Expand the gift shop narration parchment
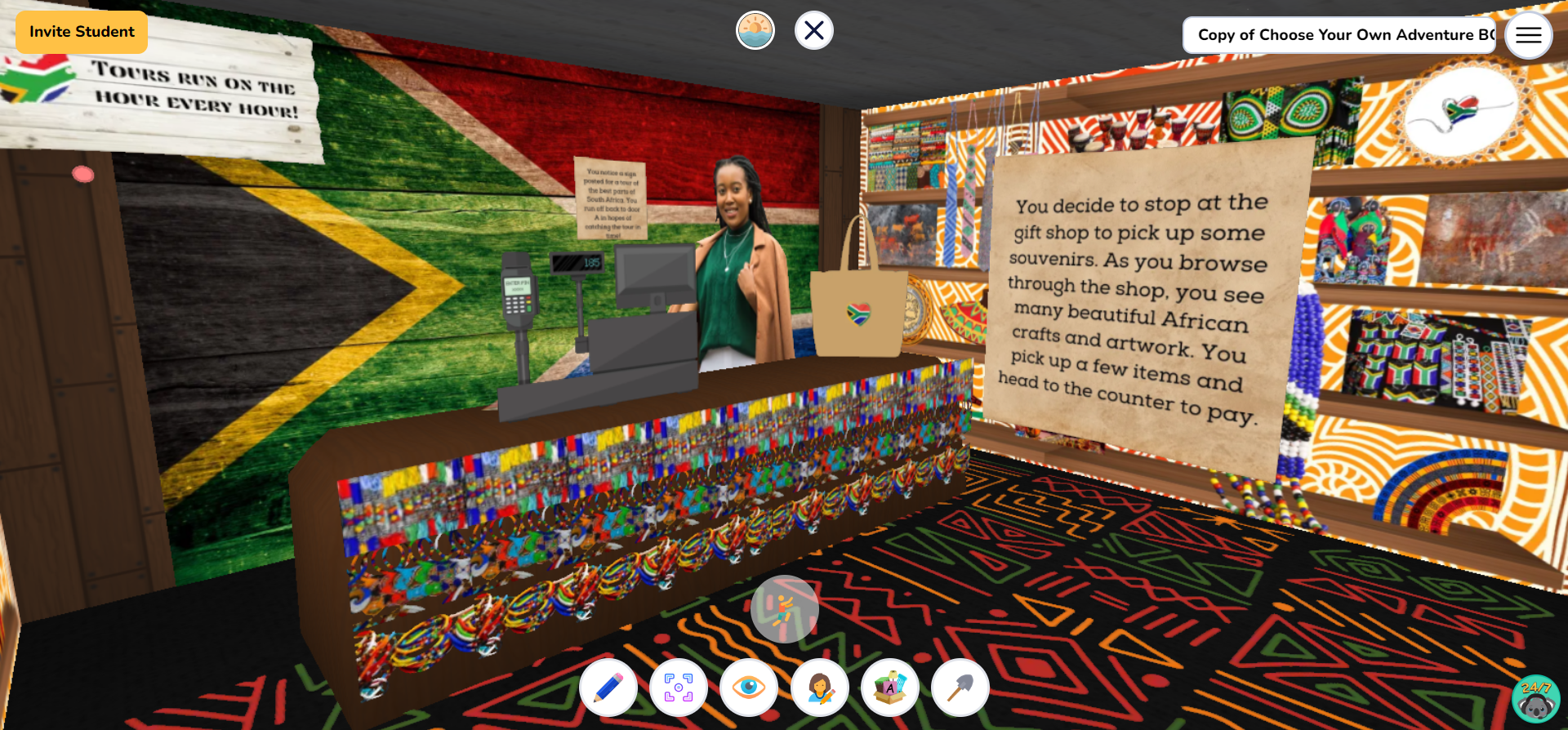The height and width of the screenshot is (730, 1568). coord(1135,302)
